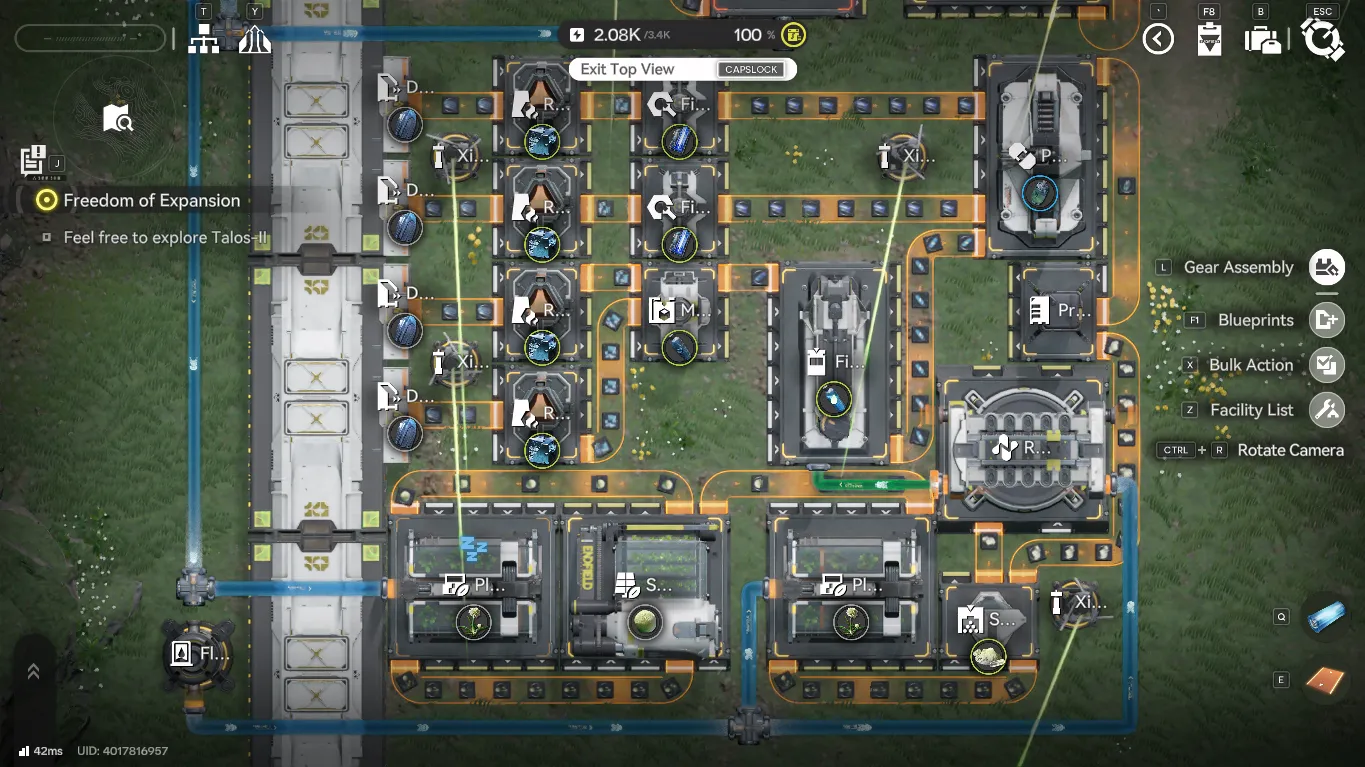
Task: Click the triple-arrow icon in the top bar
Action: [255, 40]
